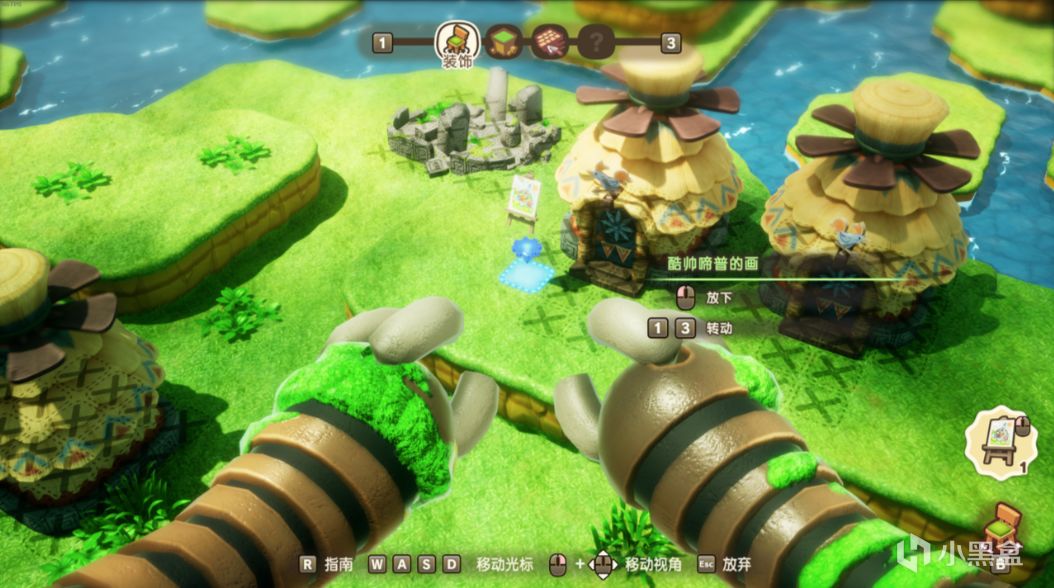Viewport: 1054px width, 588px height.
Task: Select the easel painting item badge
Action: click(x=1004, y=441)
